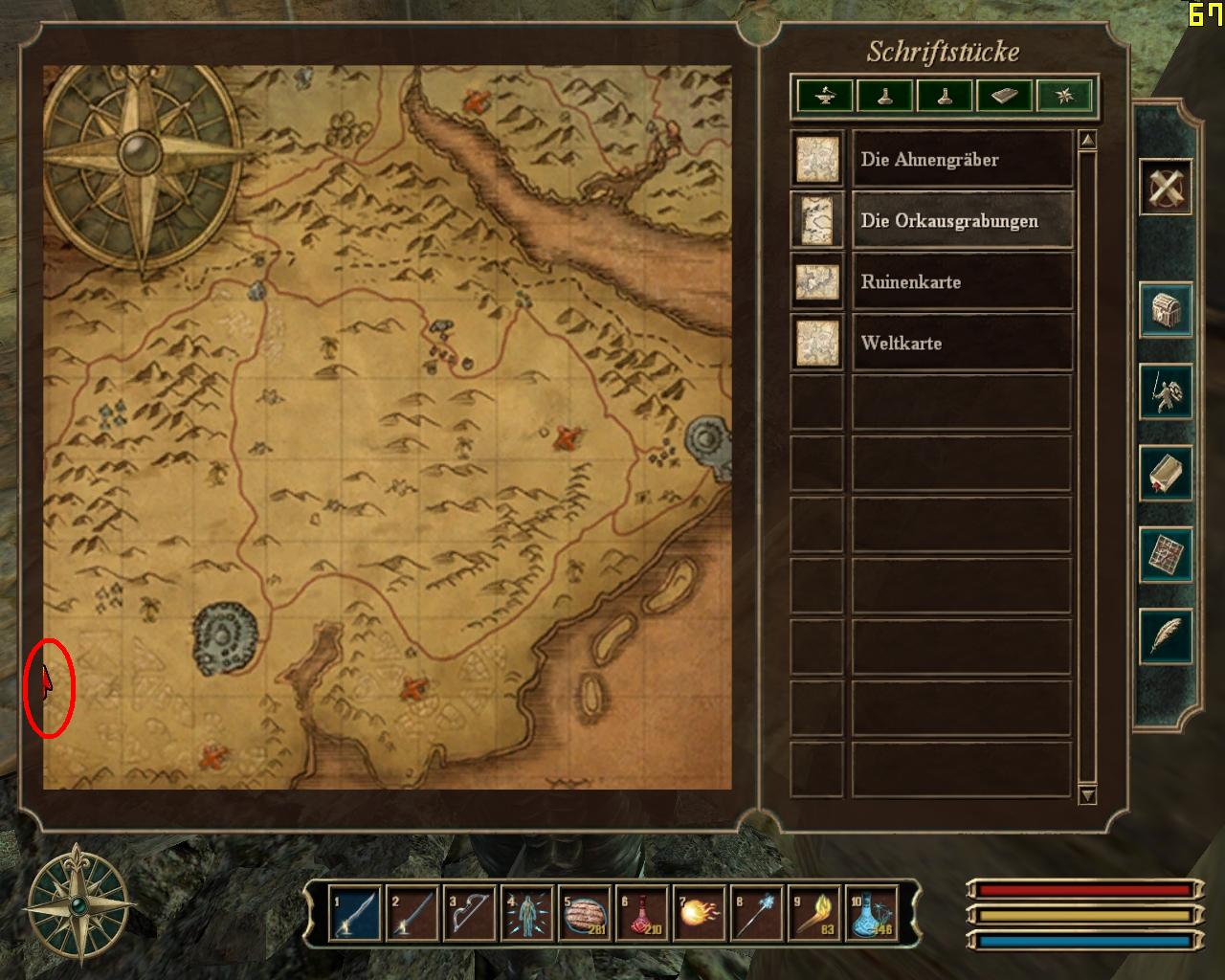
Task: Open the feather quill journal panel
Action: click(x=1165, y=635)
